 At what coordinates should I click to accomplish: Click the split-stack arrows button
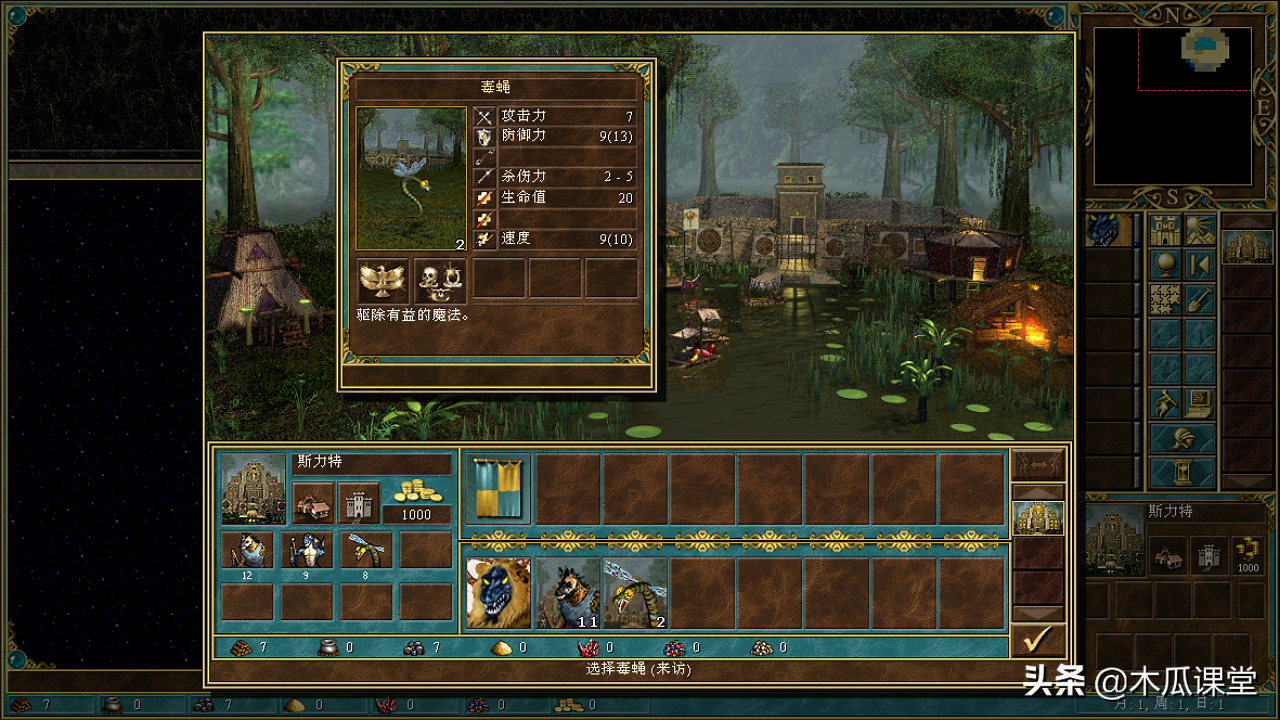pyautogui.click(x=1038, y=464)
